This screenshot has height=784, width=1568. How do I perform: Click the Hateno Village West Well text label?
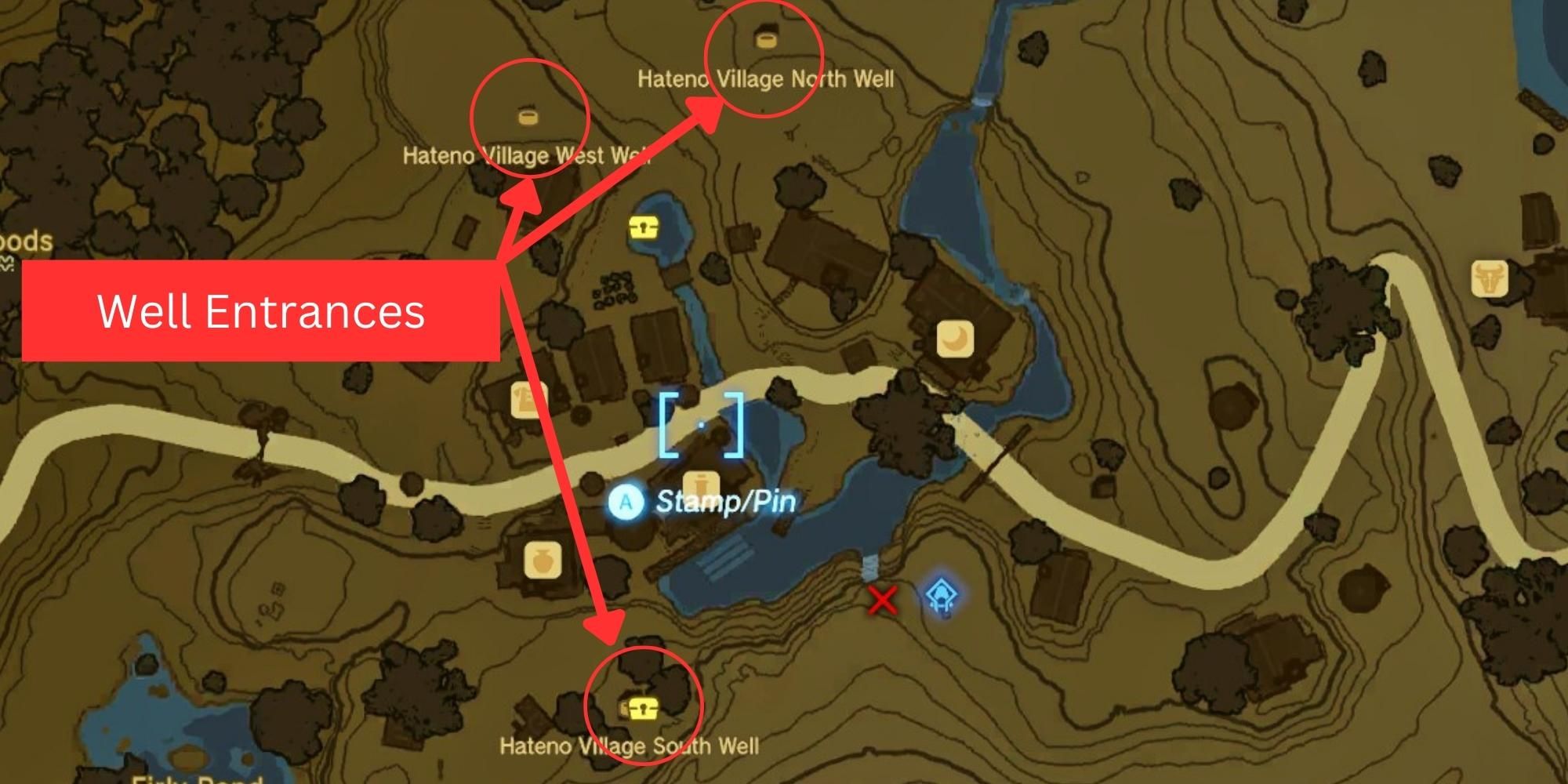pos(527,155)
